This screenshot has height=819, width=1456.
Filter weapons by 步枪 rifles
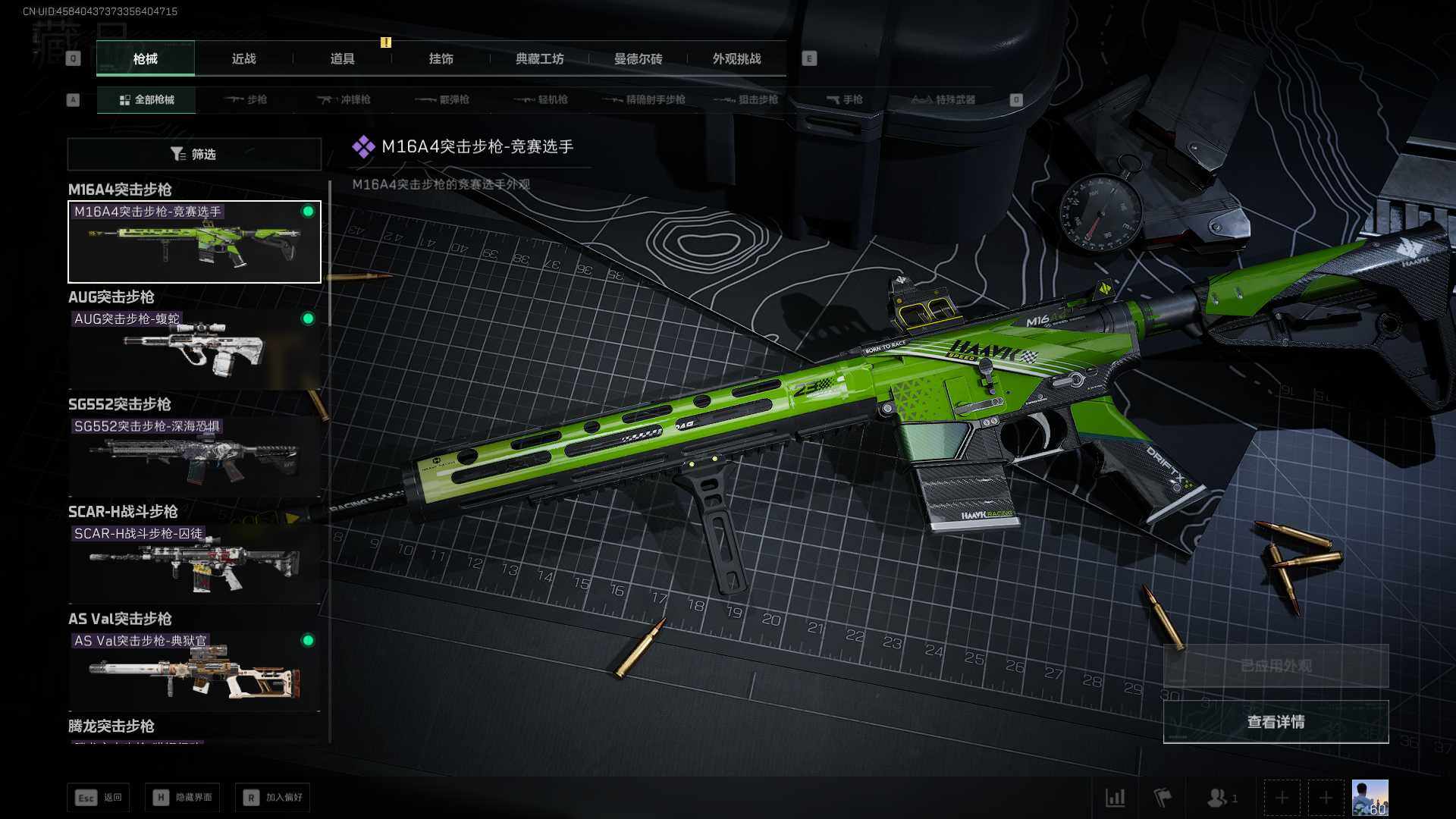pos(246,100)
